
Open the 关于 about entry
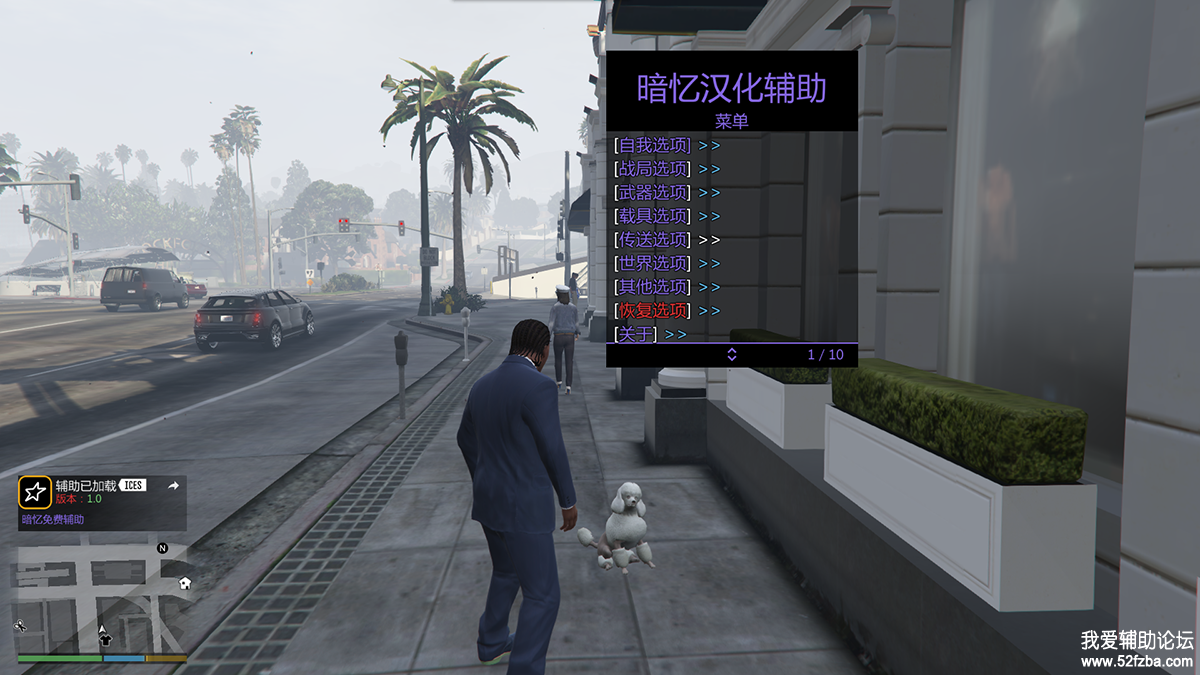pos(636,334)
